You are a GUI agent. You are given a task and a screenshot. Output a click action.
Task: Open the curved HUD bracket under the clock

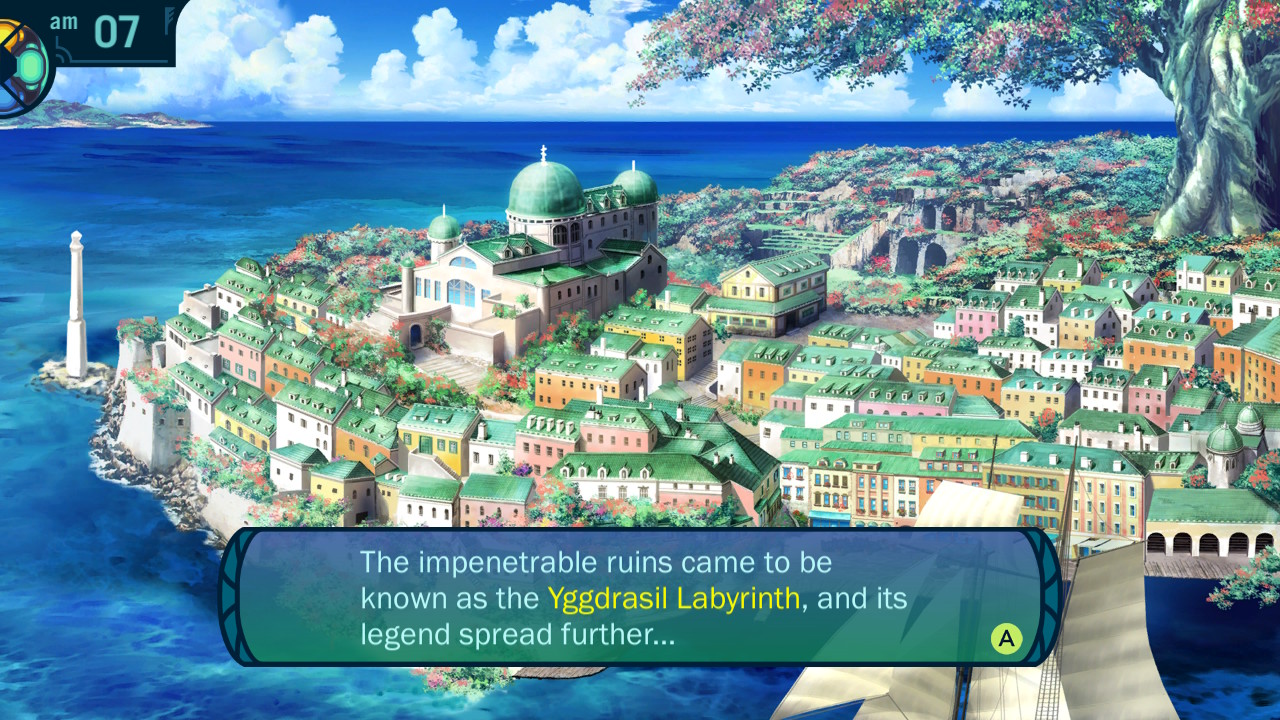coord(62,50)
